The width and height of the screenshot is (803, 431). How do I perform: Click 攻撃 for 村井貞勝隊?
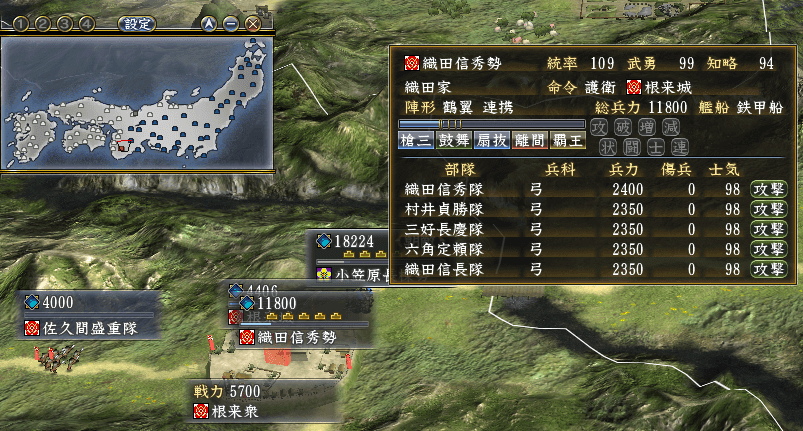tap(768, 210)
